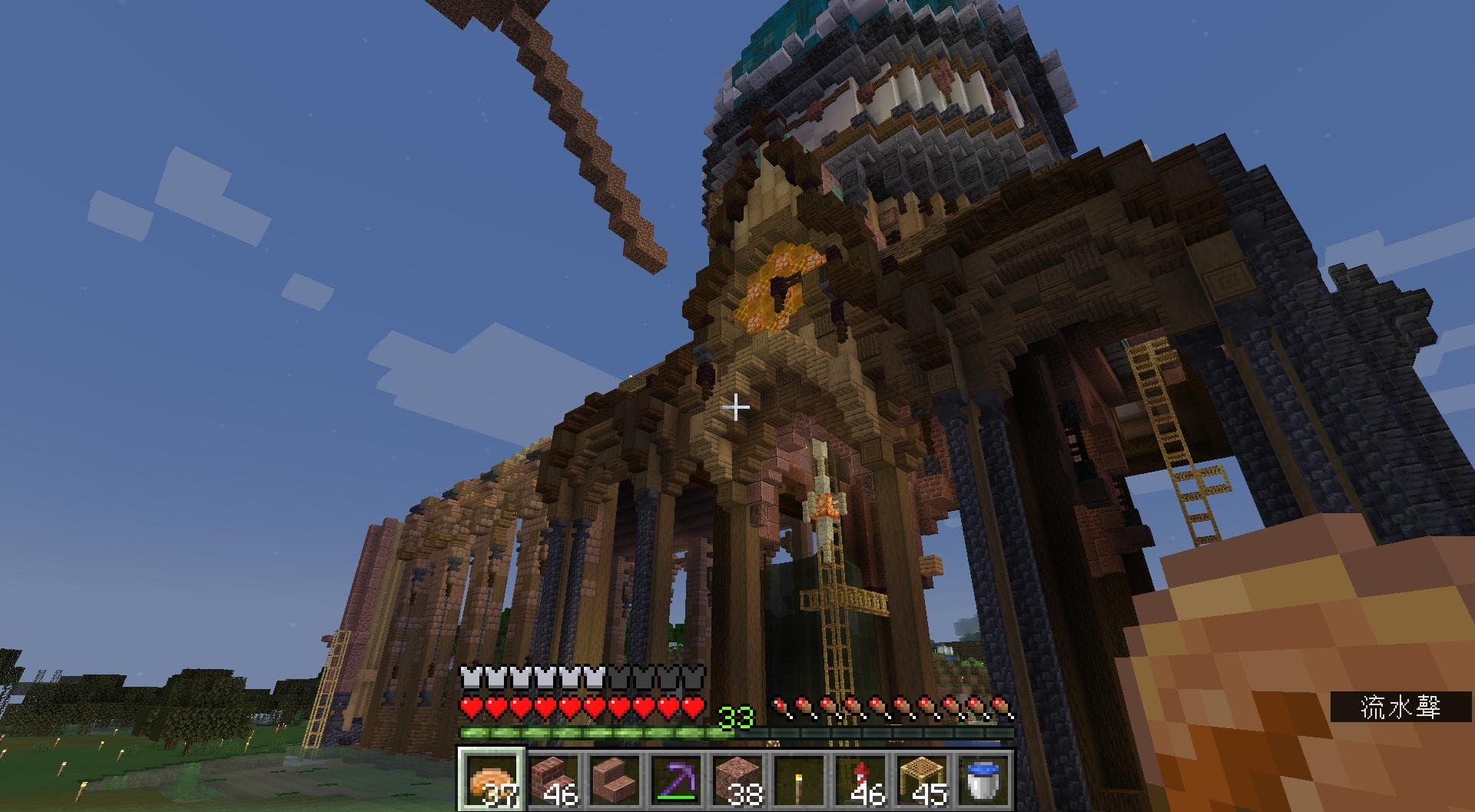Select the granite block stack
This screenshot has width=1475, height=812.
(x=737, y=779)
